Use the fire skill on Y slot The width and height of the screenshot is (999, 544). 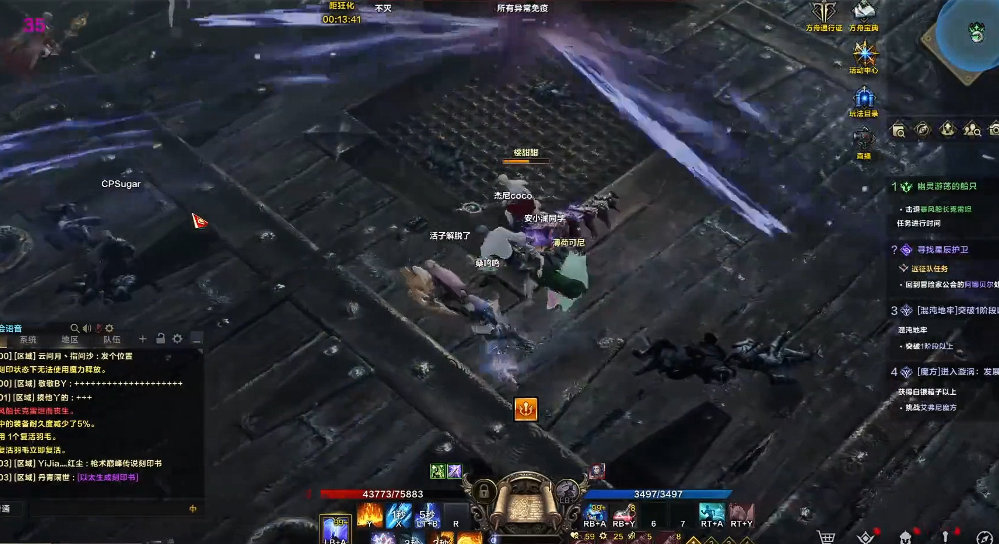click(370, 514)
